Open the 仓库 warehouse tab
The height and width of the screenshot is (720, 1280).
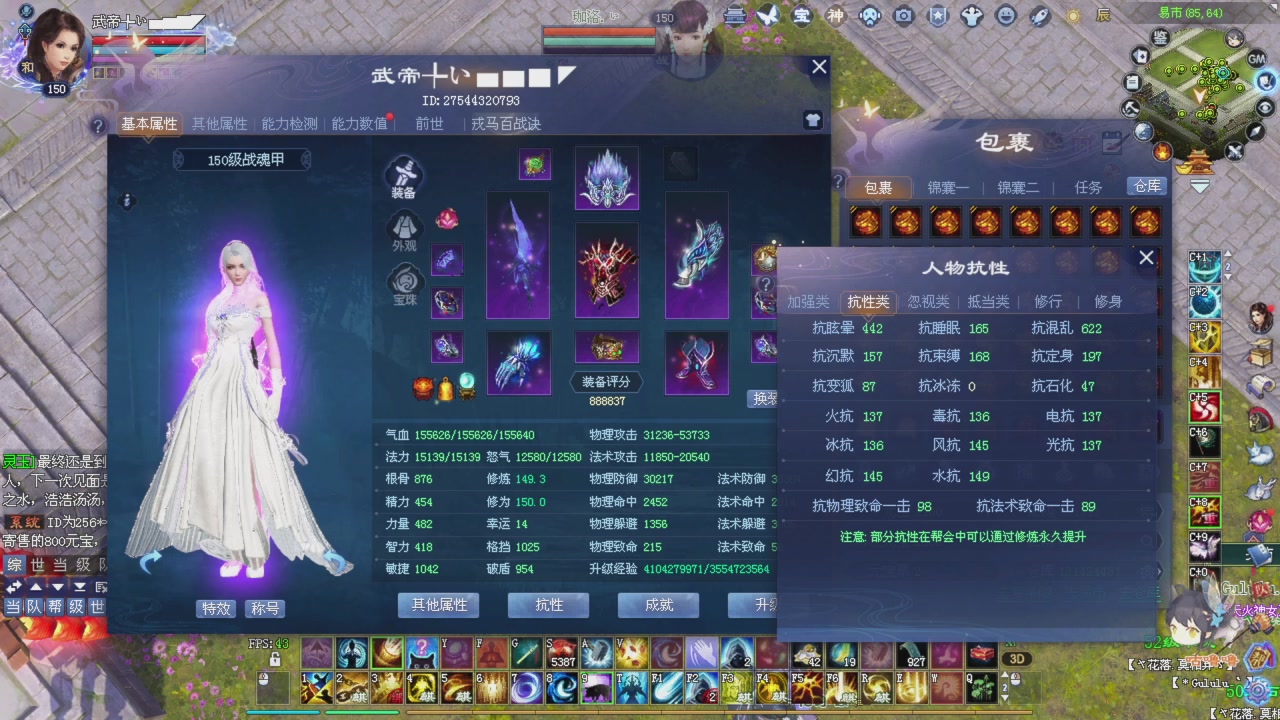[1146, 186]
